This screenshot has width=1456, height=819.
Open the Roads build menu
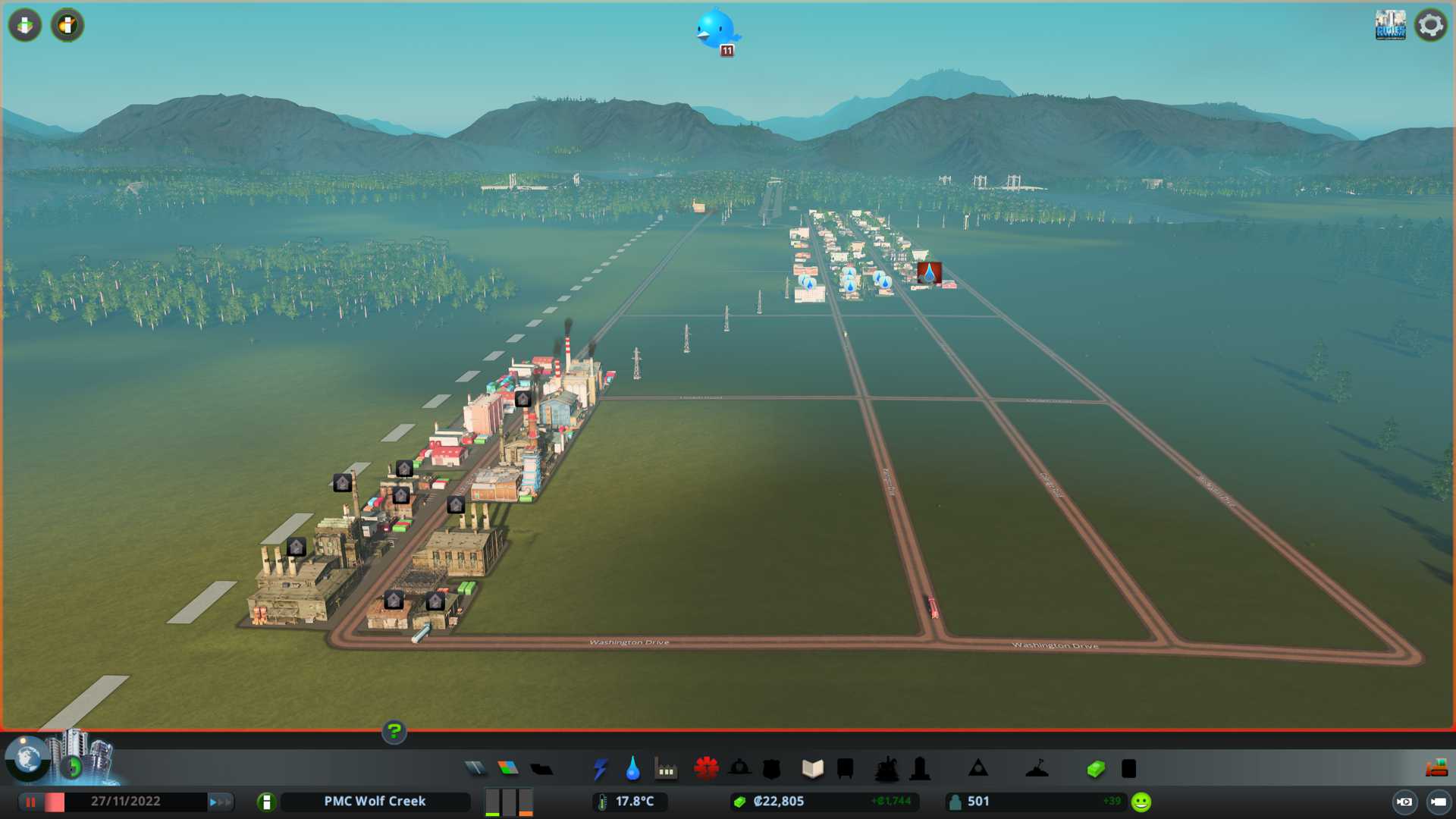(x=475, y=769)
